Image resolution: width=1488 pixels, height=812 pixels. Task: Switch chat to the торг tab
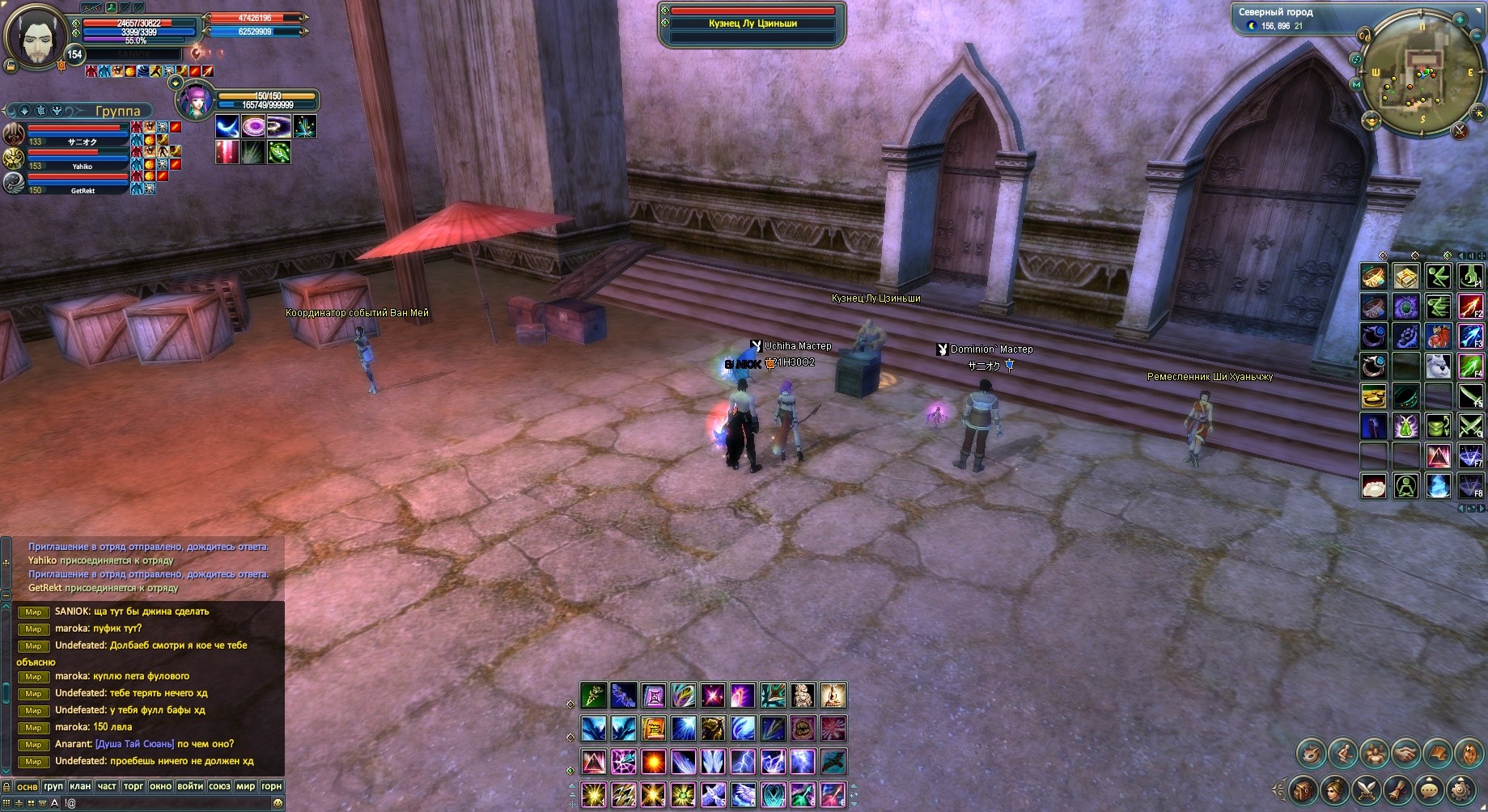[x=134, y=786]
